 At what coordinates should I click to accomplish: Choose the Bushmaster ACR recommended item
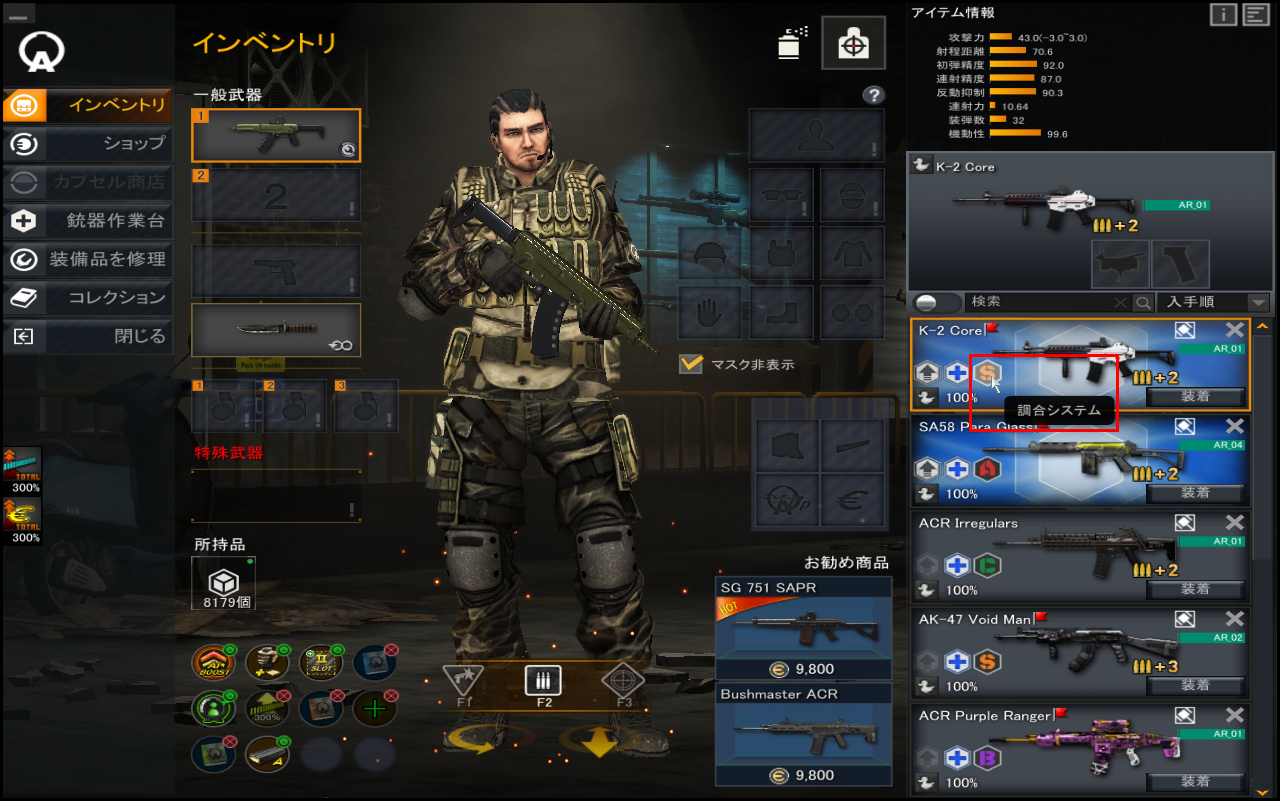click(804, 735)
